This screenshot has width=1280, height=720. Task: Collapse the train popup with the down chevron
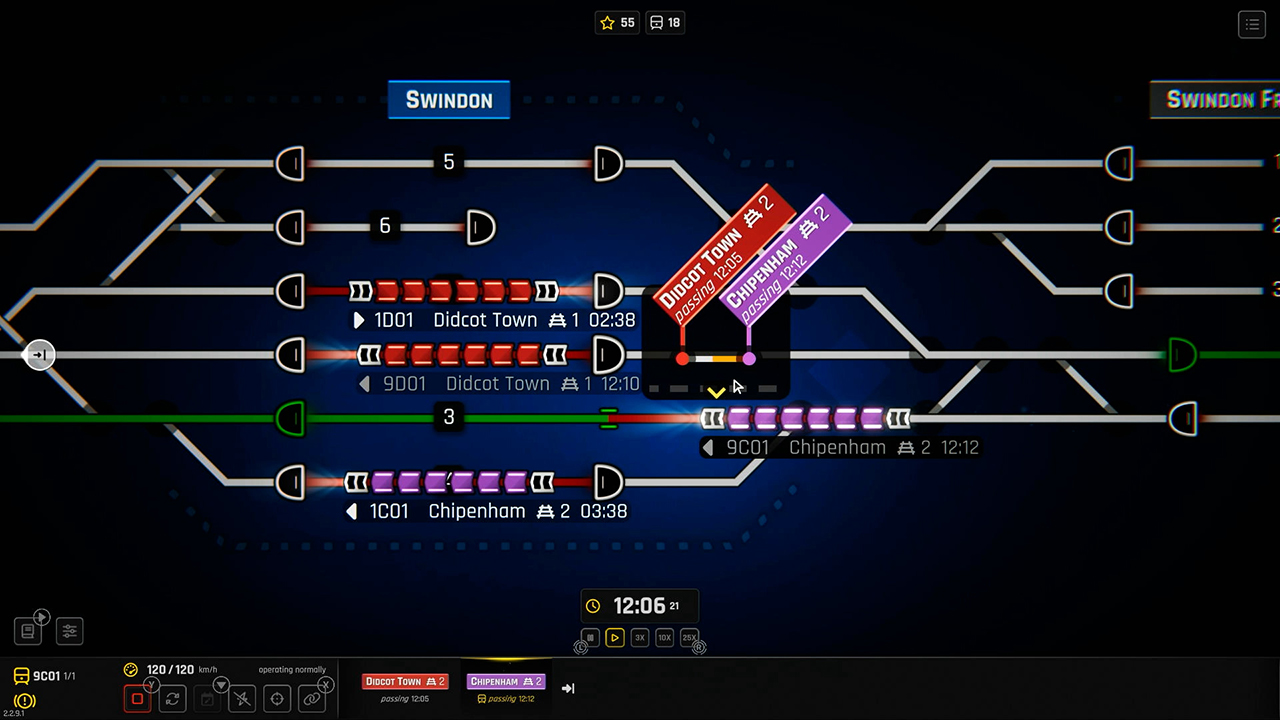[x=717, y=392]
